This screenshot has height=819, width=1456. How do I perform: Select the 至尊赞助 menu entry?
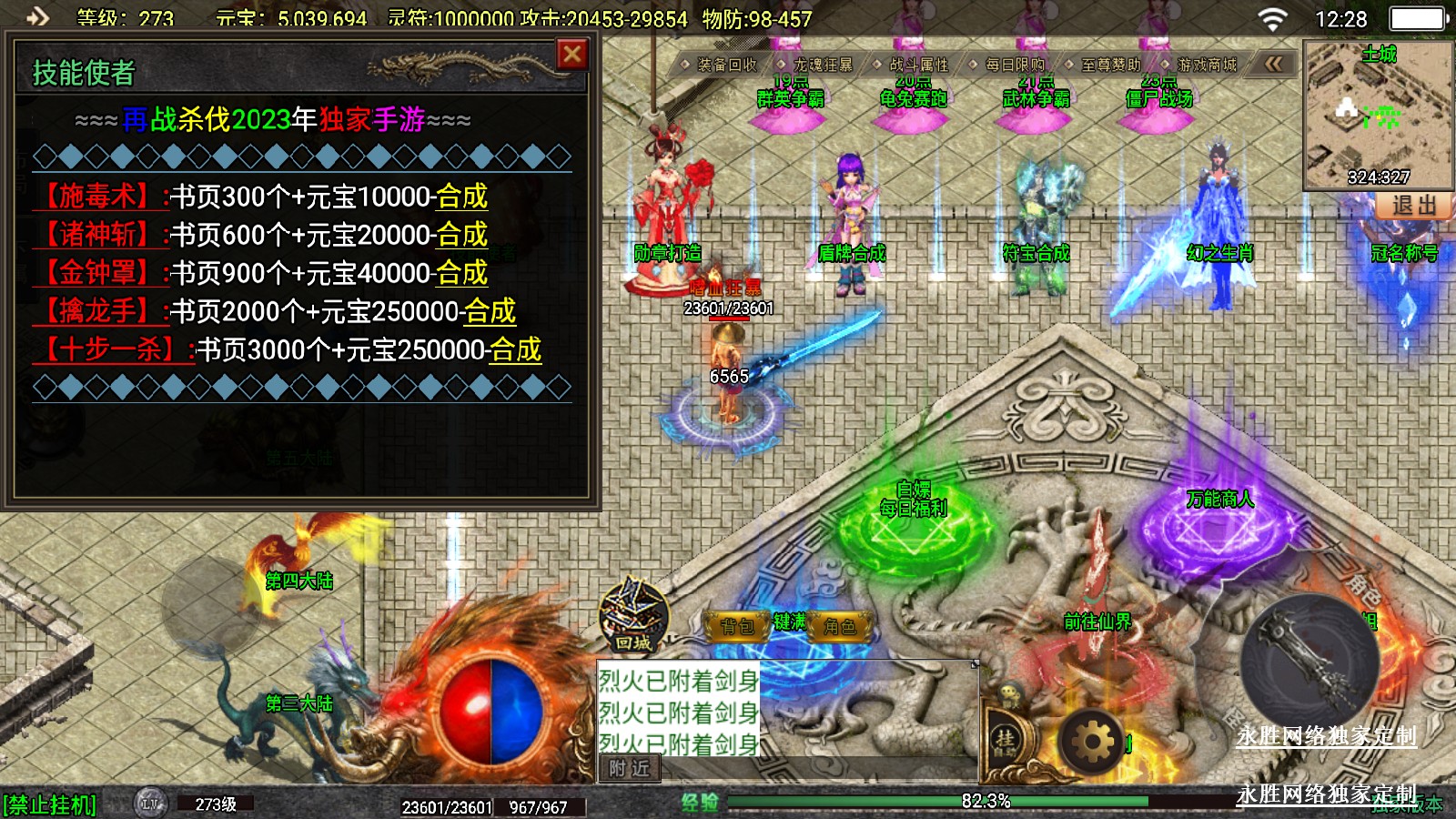tap(1109, 65)
